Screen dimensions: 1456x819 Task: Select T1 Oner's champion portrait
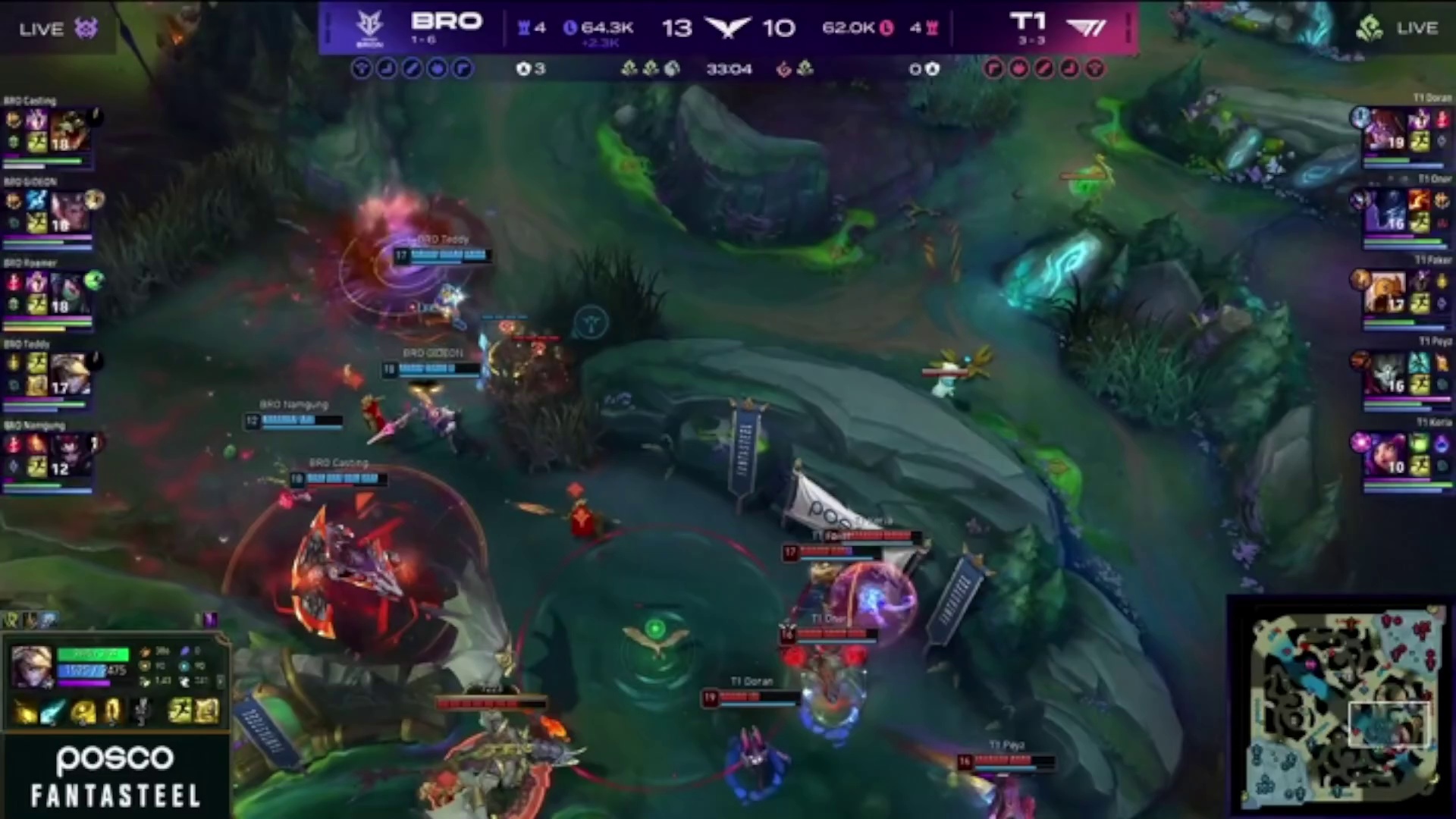pos(1385,212)
